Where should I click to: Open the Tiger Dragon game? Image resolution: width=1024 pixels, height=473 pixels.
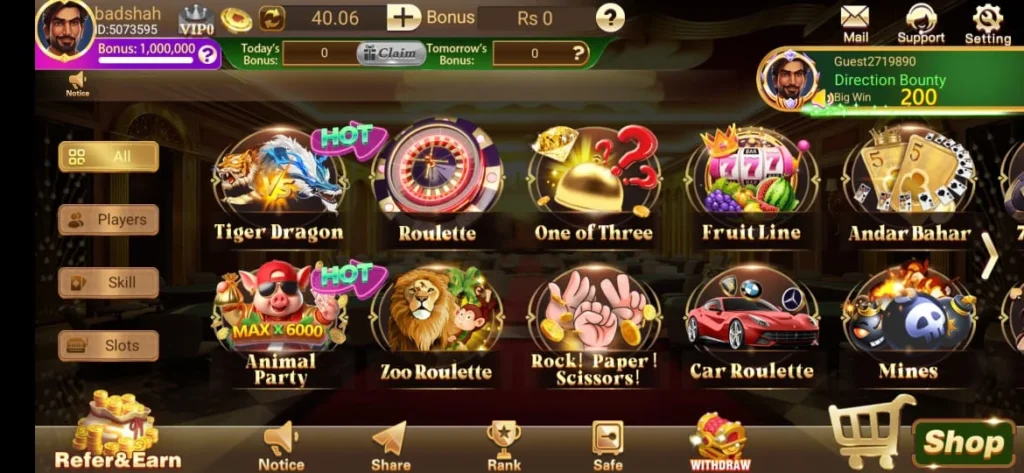(278, 186)
